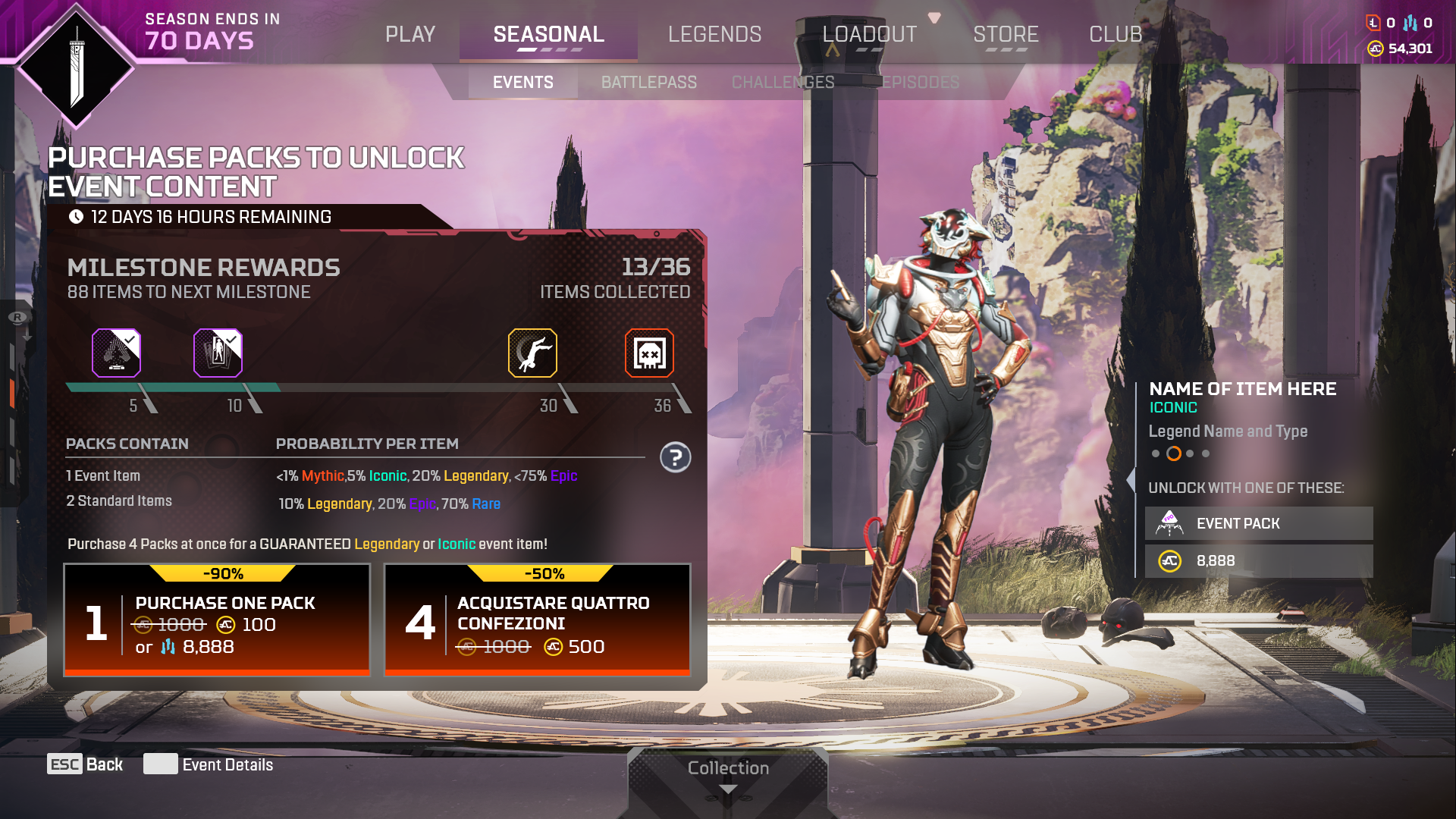The height and width of the screenshot is (819, 1456).
Task: Switch to the Battlepass sub-tab
Action: click(x=648, y=82)
